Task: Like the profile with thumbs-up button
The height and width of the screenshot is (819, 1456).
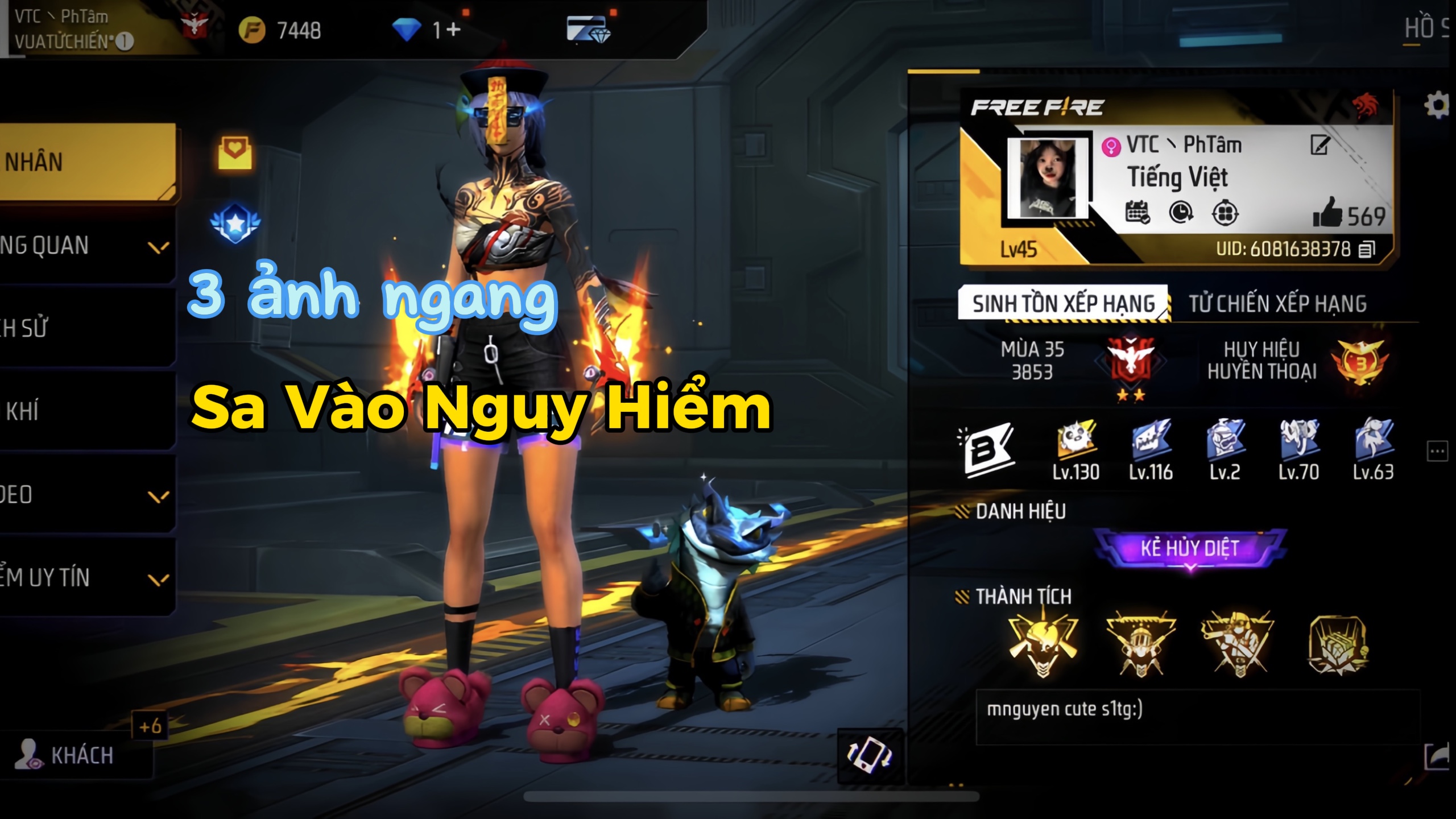Action: pyautogui.click(x=1327, y=214)
